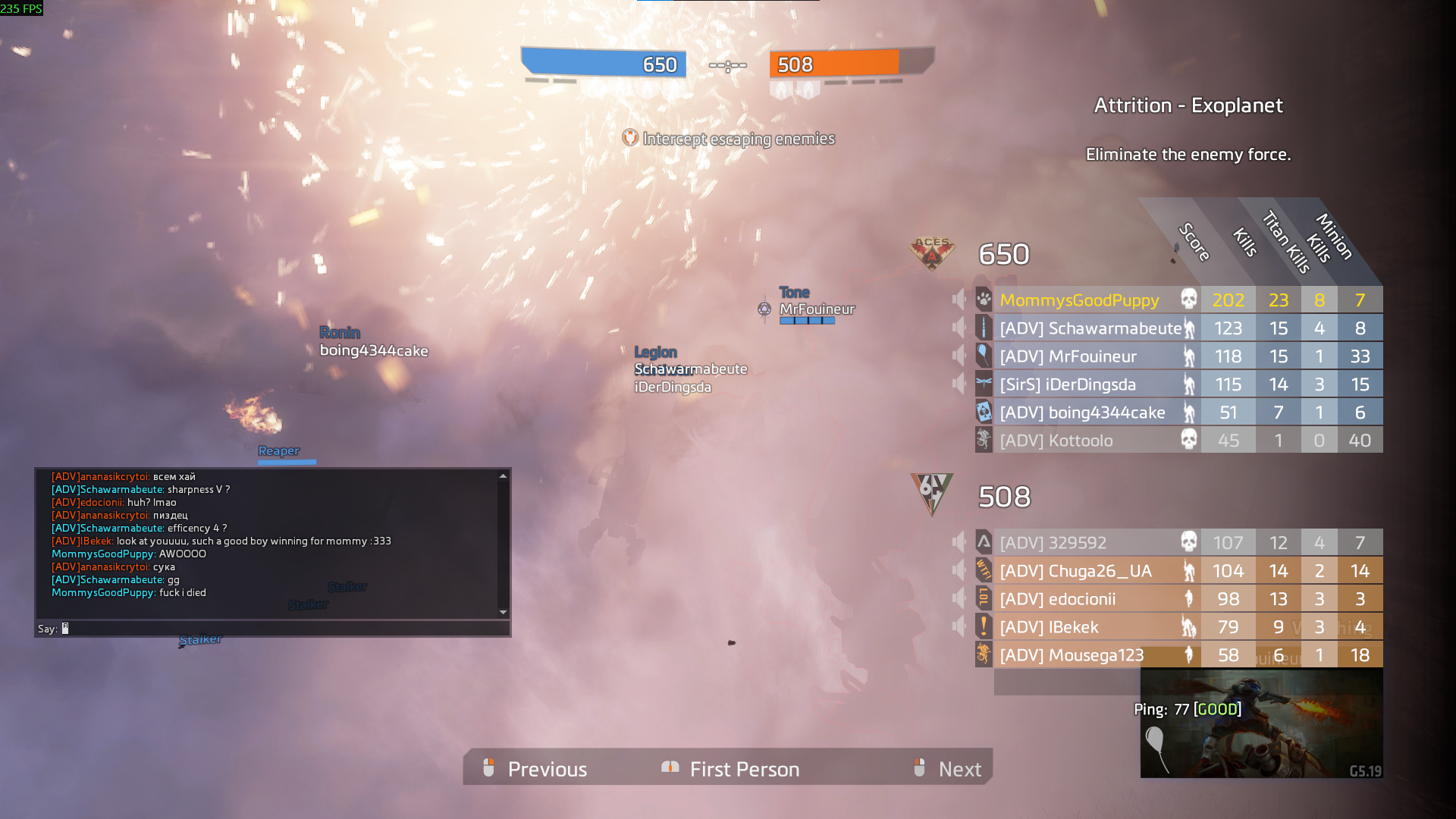
Task: Pick [ADV] IBekek in the scoreboard
Action: click(x=1049, y=627)
